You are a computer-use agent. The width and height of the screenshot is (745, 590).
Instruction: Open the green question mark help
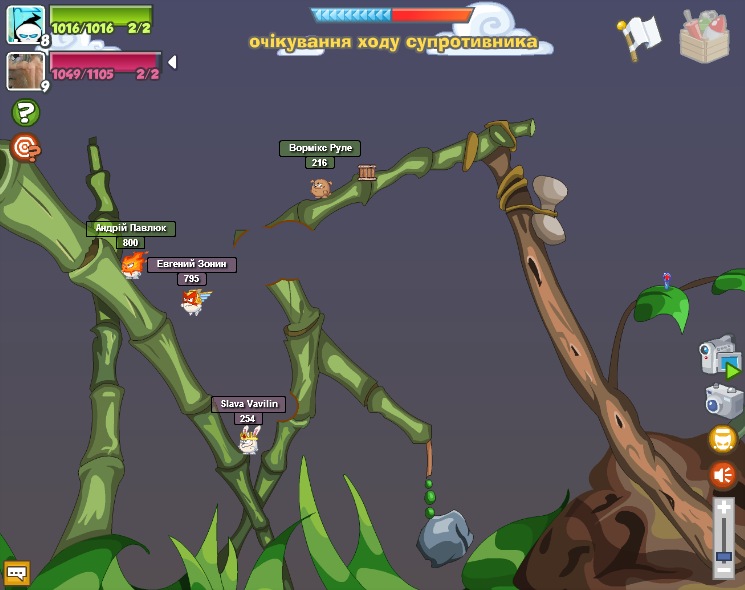tap(25, 113)
